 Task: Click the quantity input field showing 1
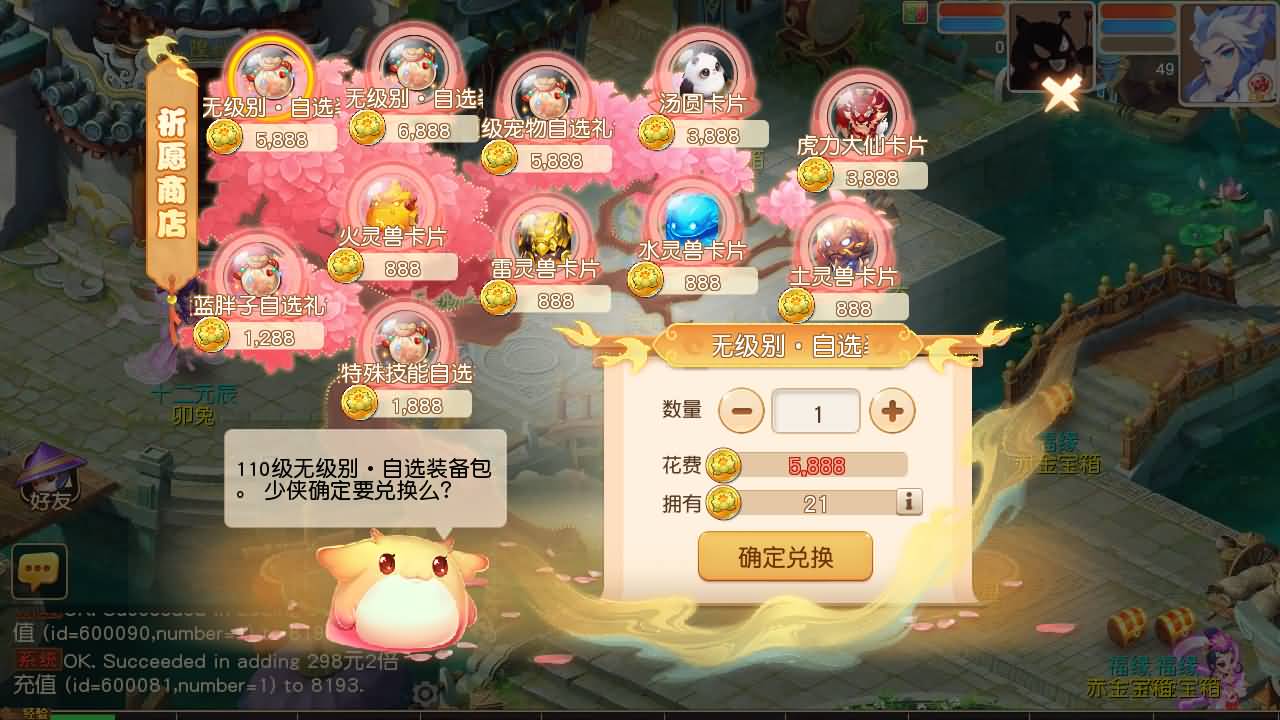[817, 410]
